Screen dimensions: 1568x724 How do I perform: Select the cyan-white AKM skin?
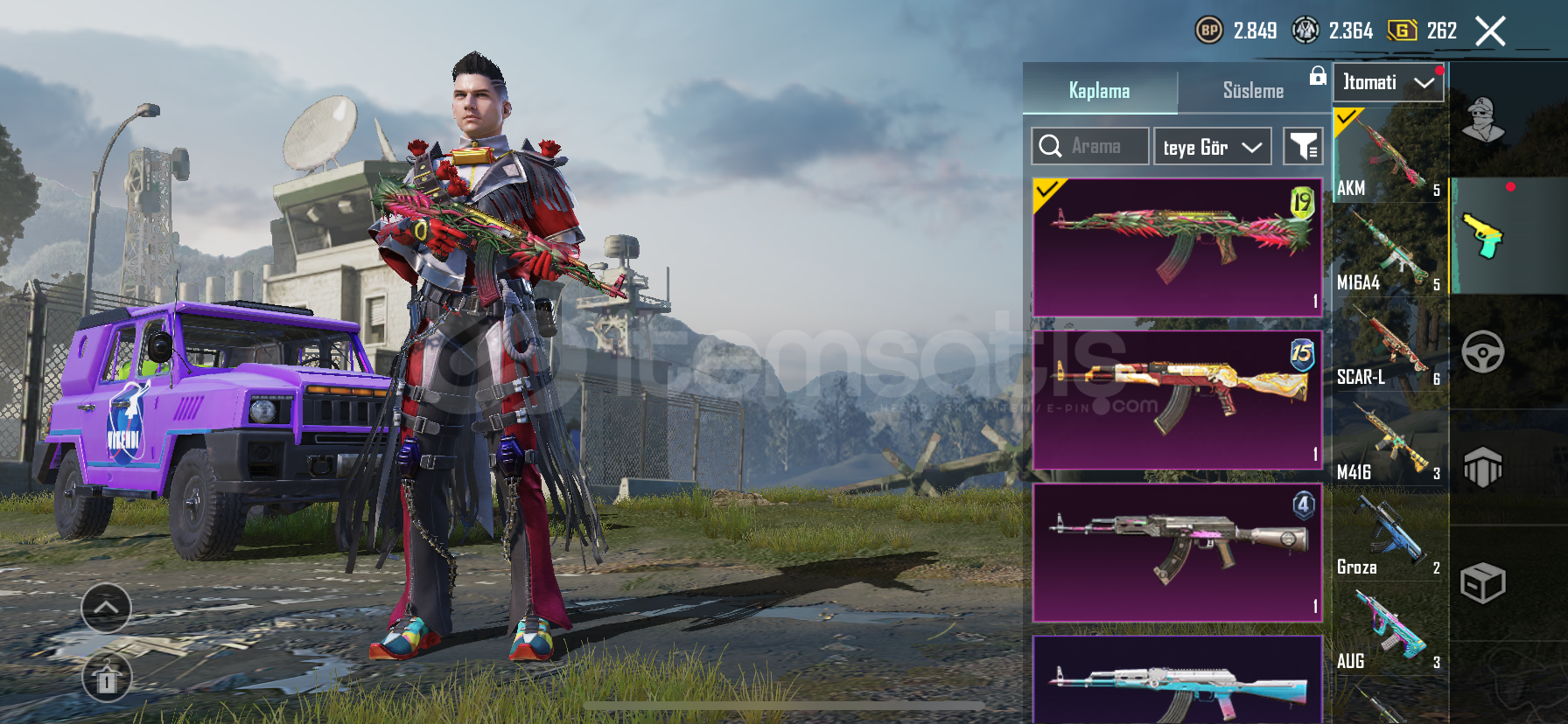[x=1177, y=682]
